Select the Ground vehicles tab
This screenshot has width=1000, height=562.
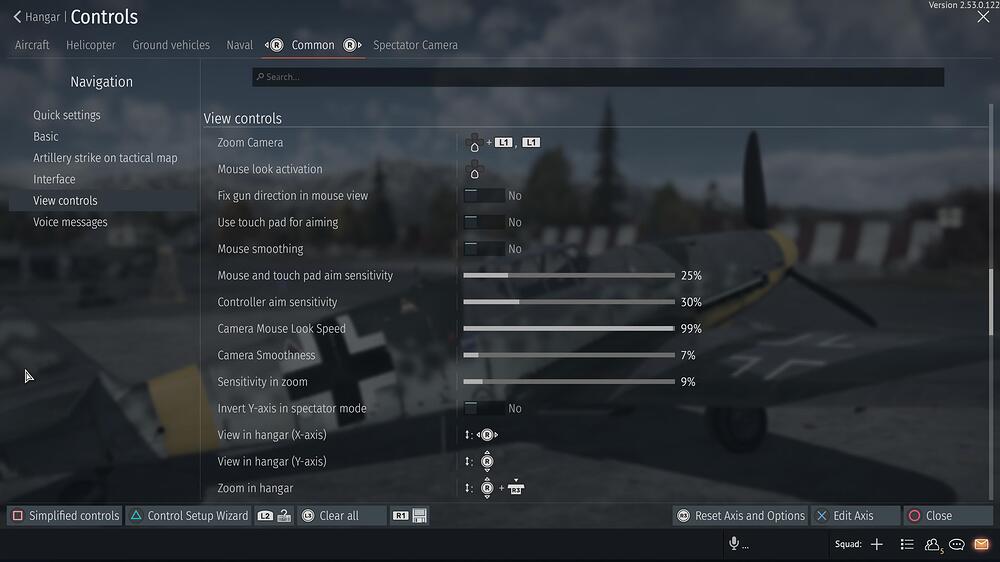pos(171,45)
